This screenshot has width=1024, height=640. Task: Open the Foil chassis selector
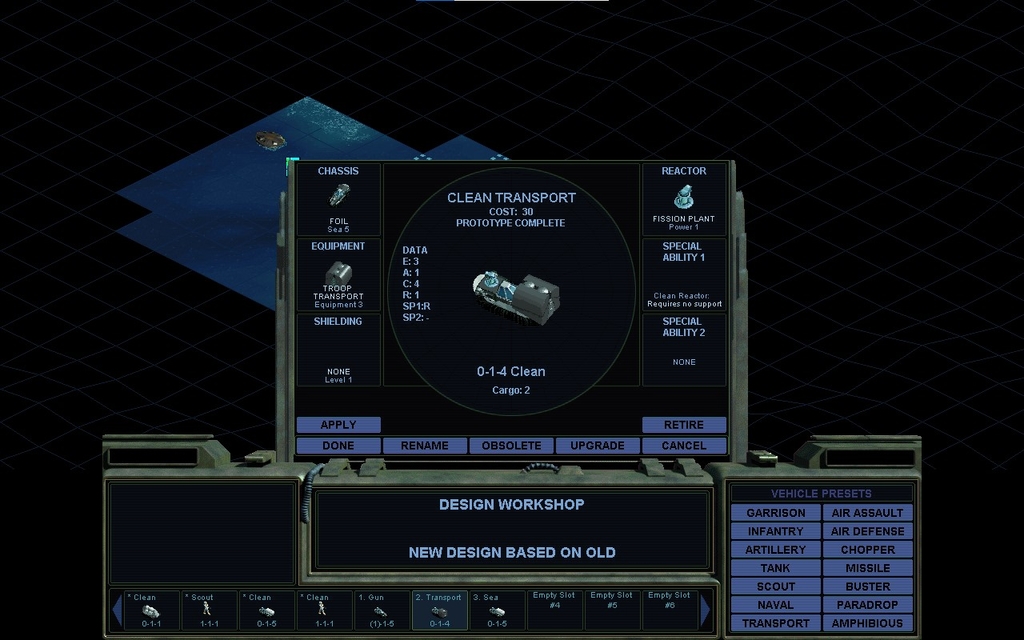338,200
